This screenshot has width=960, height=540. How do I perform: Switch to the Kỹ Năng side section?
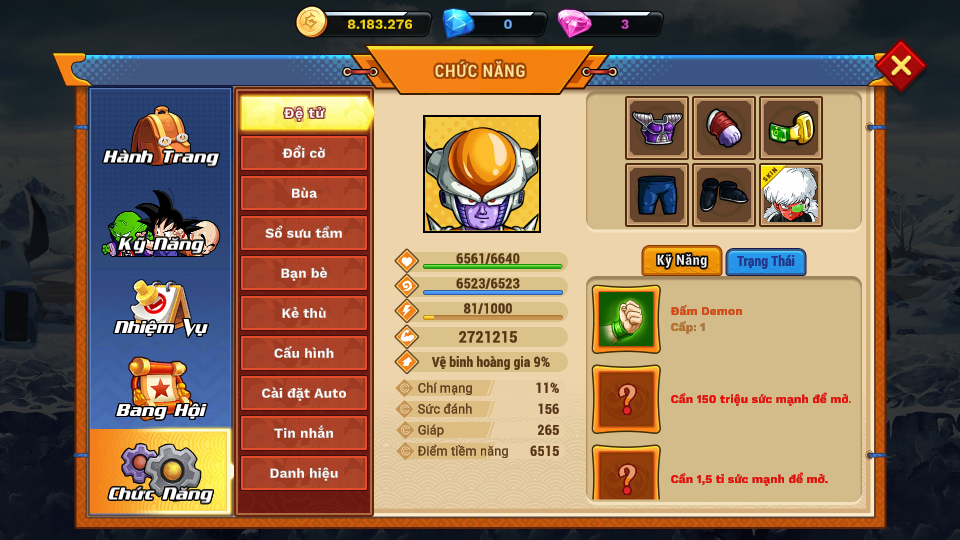161,223
